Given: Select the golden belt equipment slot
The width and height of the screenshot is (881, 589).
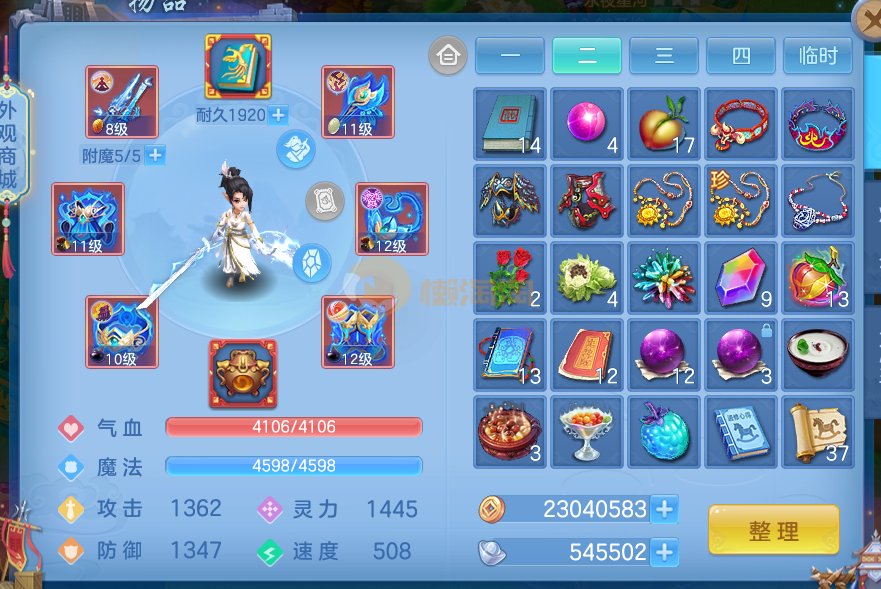Looking at the screenshot, I should [243, 374].
